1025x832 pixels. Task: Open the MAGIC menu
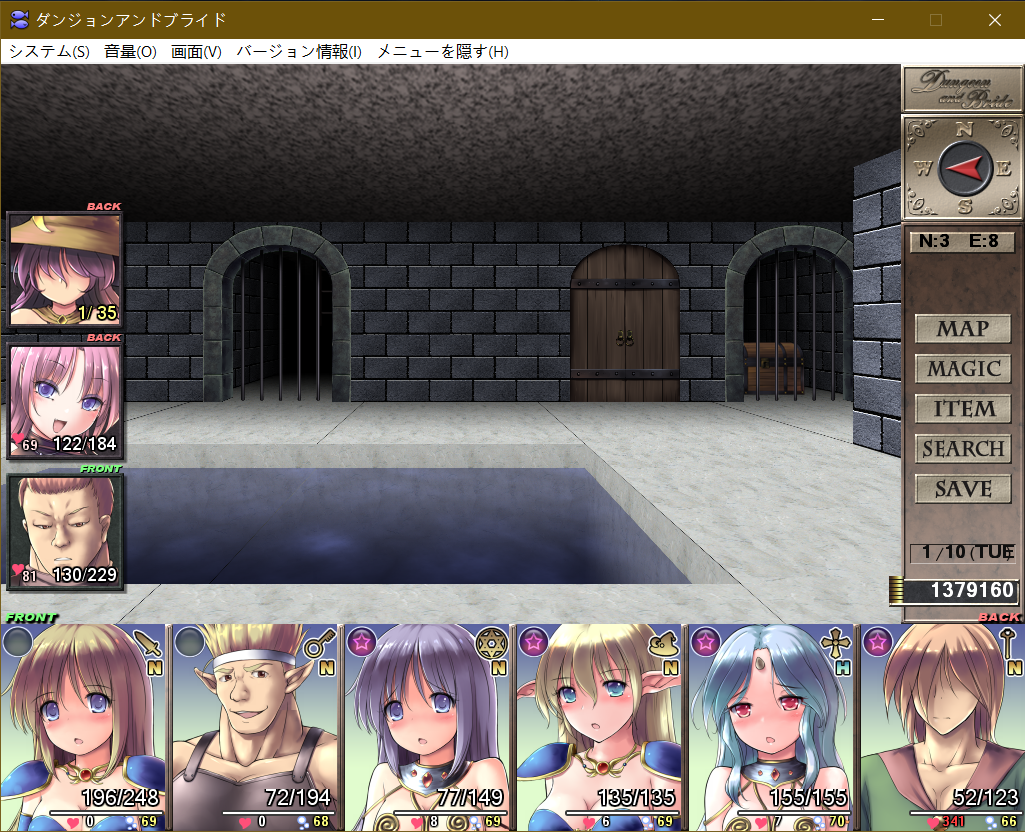pos(962,369)
